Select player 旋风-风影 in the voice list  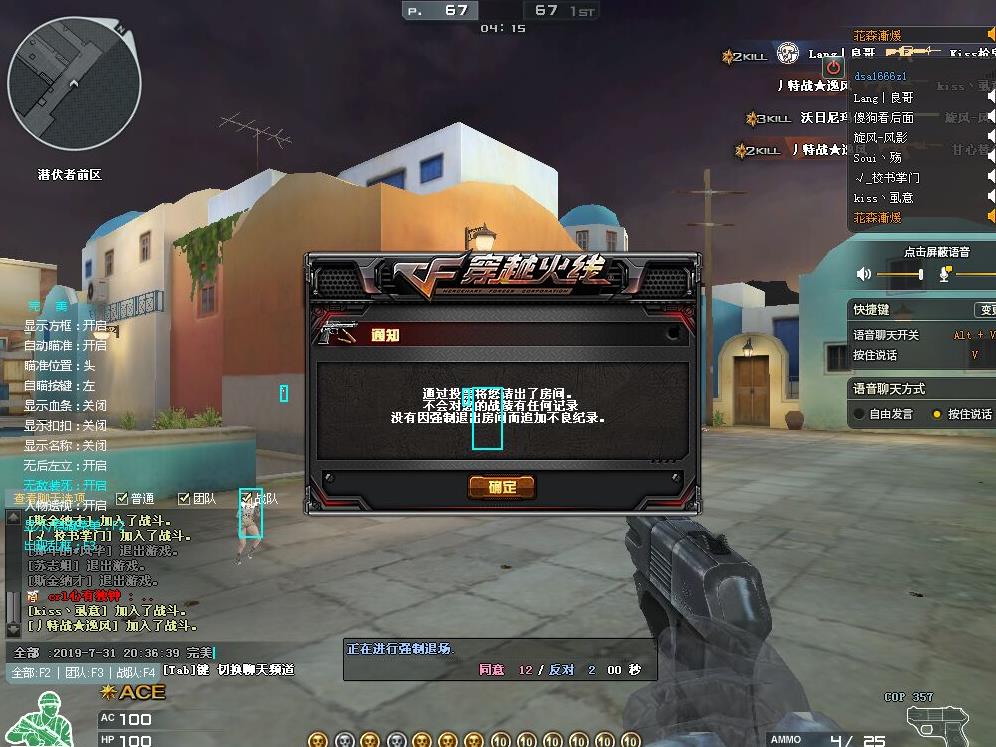(880, 138)
